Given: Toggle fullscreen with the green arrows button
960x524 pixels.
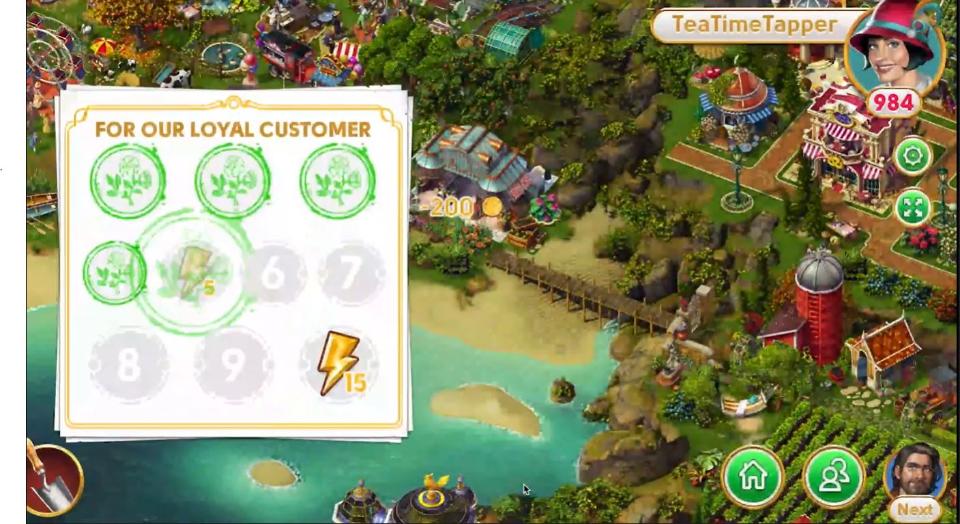Looking at the screenshot, I should 912,208.
